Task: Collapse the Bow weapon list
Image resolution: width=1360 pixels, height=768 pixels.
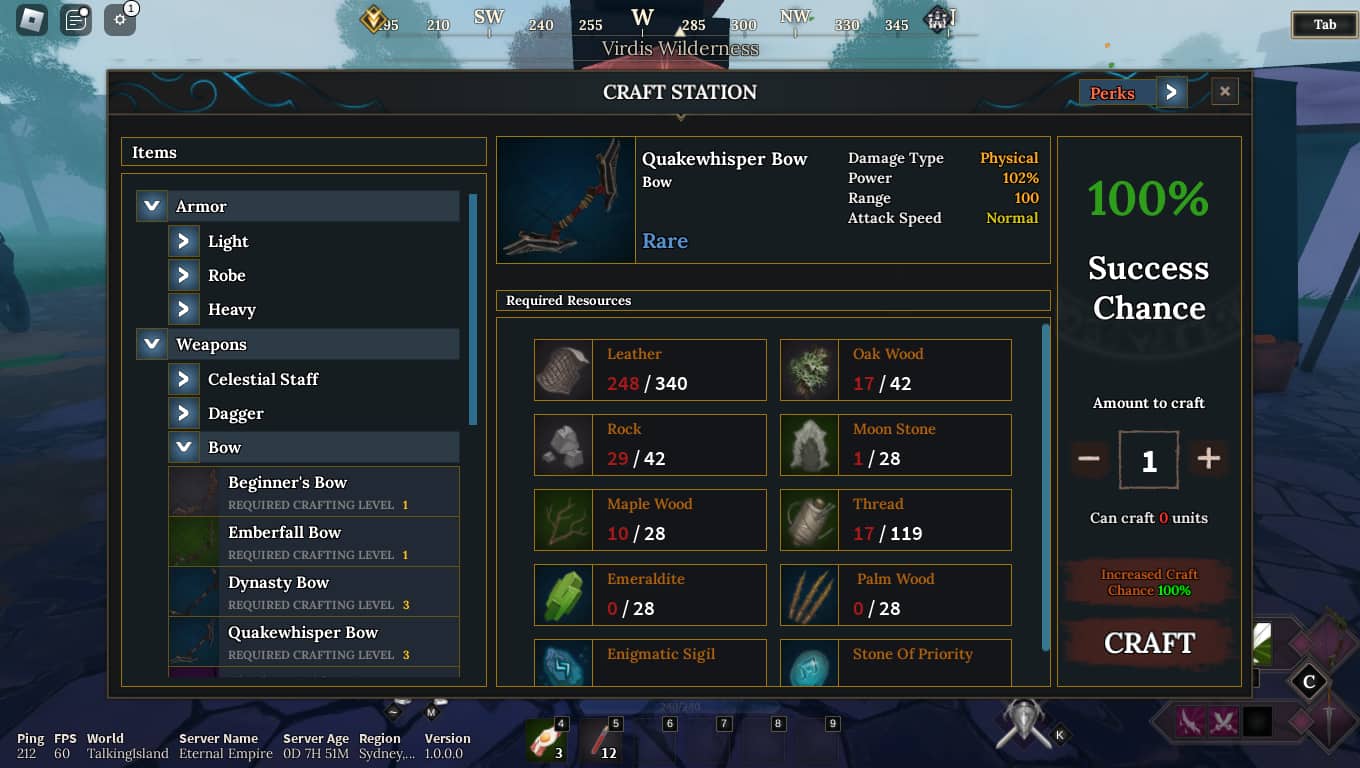Action: [x=183, y=447]
